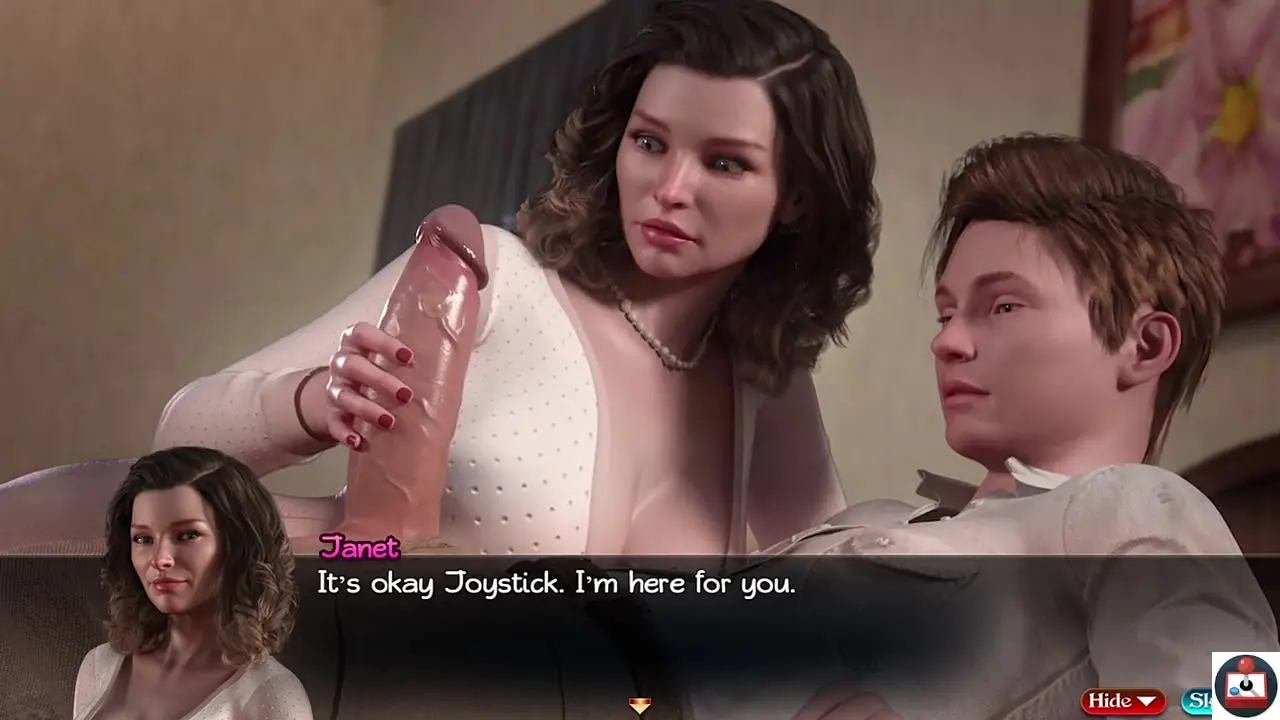Hide the dialogue box with the Hide button

(1122, 701)
